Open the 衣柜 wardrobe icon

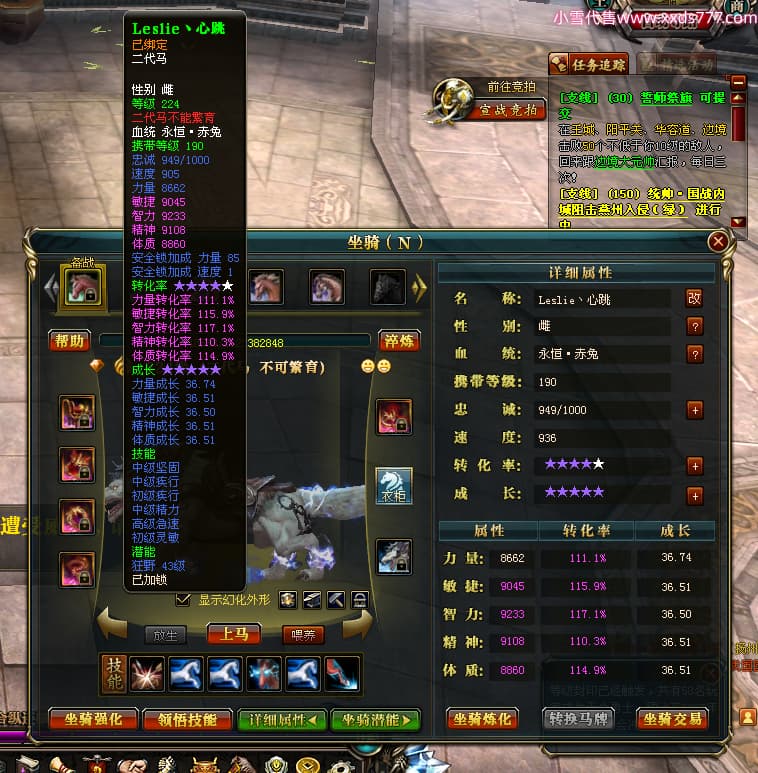click(x=393, y=485)
